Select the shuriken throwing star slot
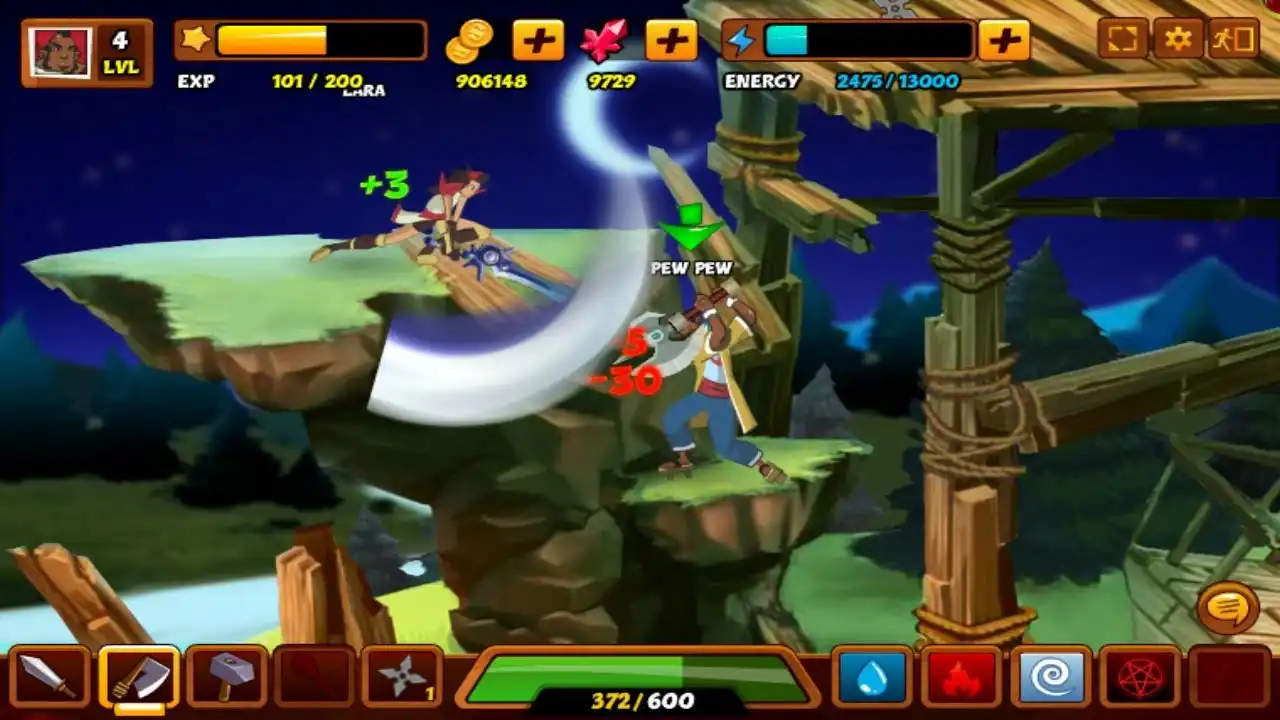The image size is (1280, 720). tap(402, 678)
